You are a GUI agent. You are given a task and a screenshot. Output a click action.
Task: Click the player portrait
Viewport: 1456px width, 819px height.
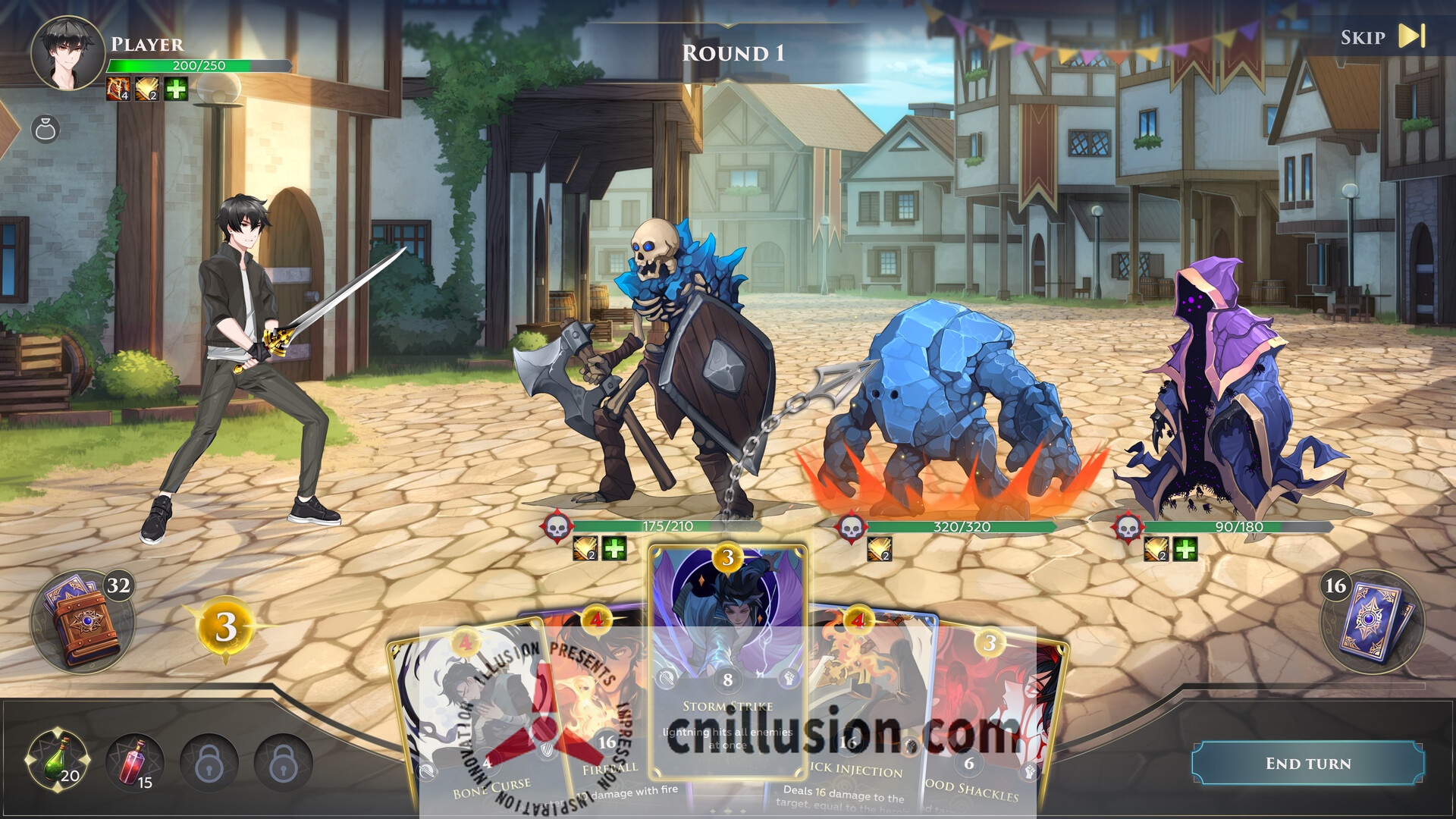(x=67, y=53)
